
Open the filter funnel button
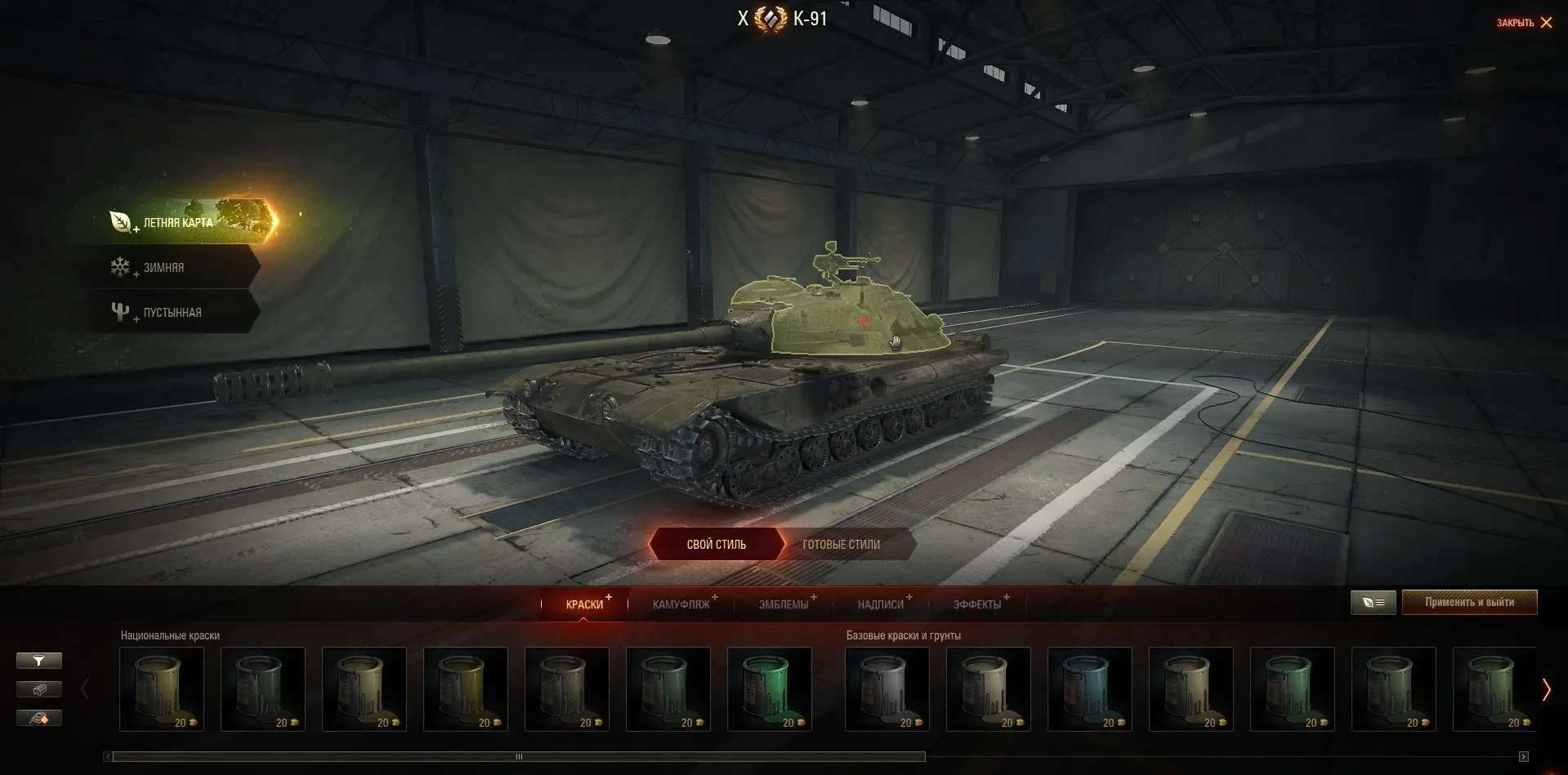coord(38,661)
